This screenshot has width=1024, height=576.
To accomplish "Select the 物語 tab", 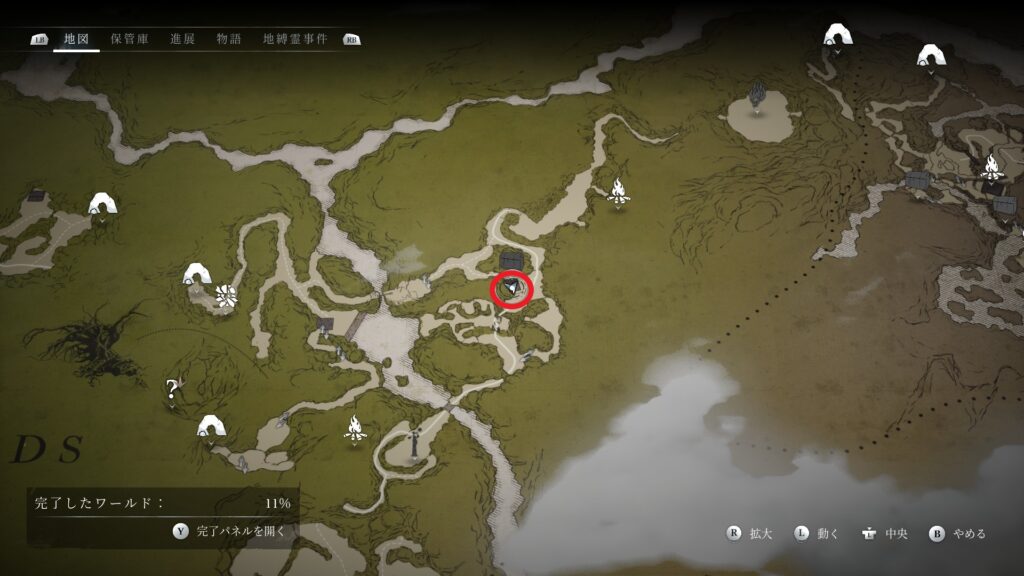I will 229,39.
